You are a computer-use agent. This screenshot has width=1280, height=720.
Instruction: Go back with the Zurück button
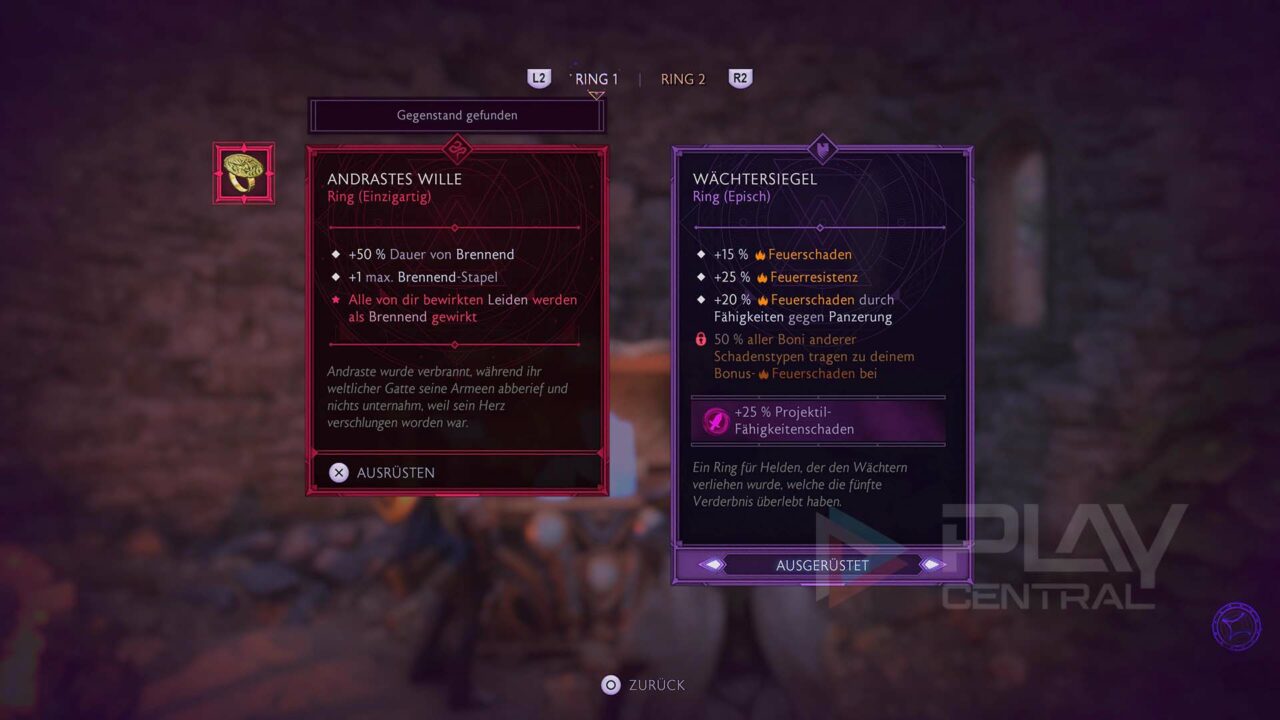pyautogui.click(x=643, y=685)
